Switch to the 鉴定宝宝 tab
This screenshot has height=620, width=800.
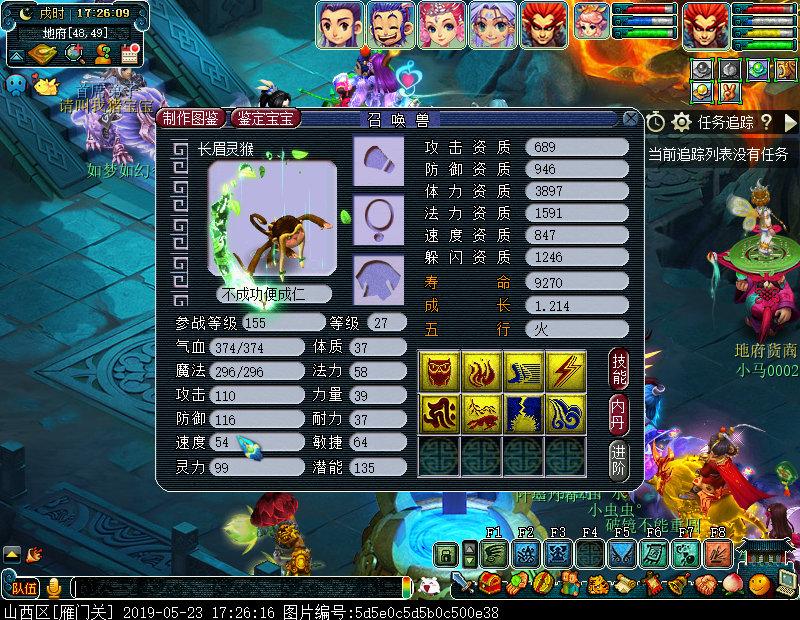pos(265,118)
